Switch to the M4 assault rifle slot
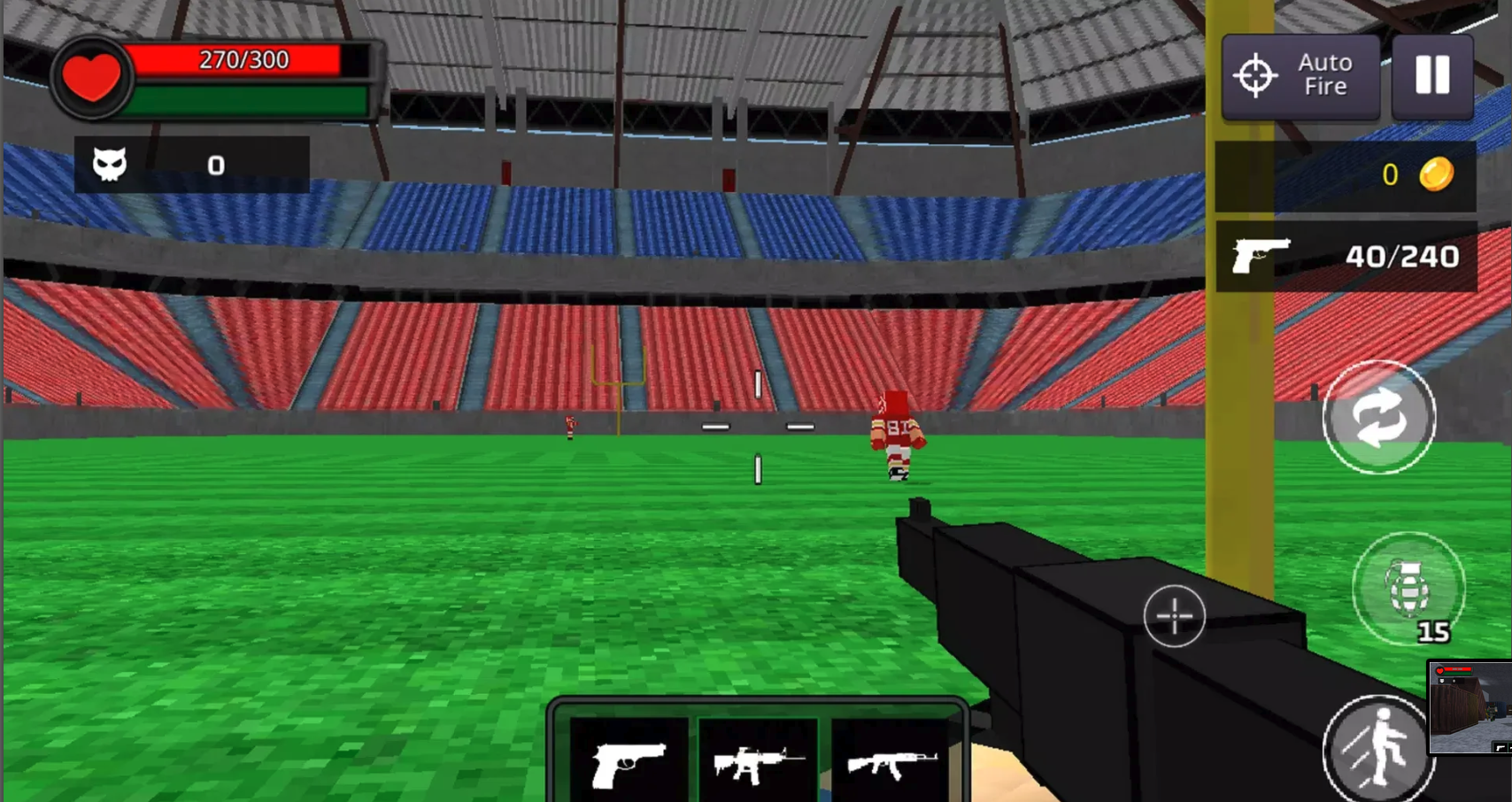Viewport: 1512px width, 802px height. [x=758, y=762]
